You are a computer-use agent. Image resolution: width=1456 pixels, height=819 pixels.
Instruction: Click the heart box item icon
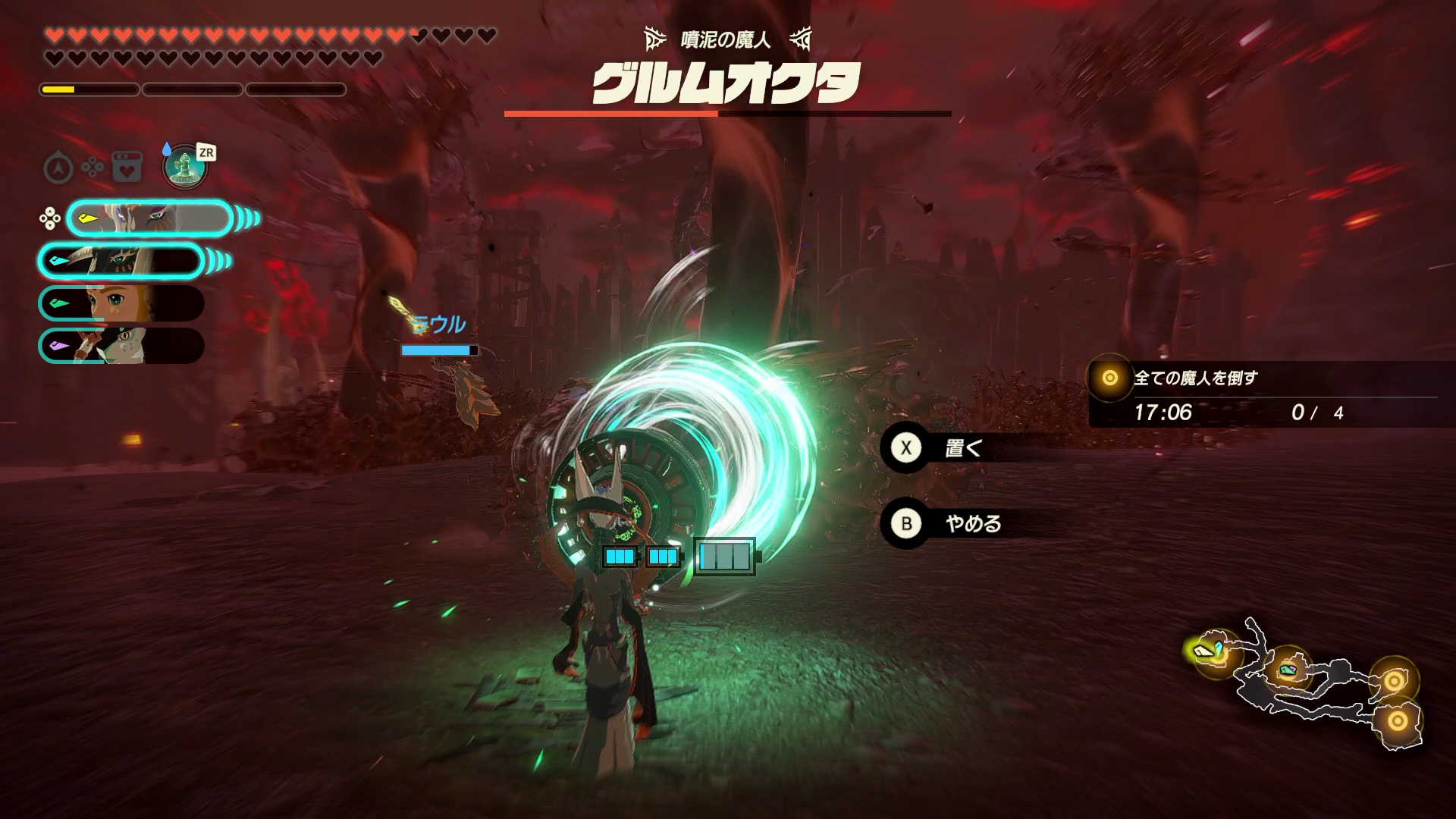tap(127, 168)
